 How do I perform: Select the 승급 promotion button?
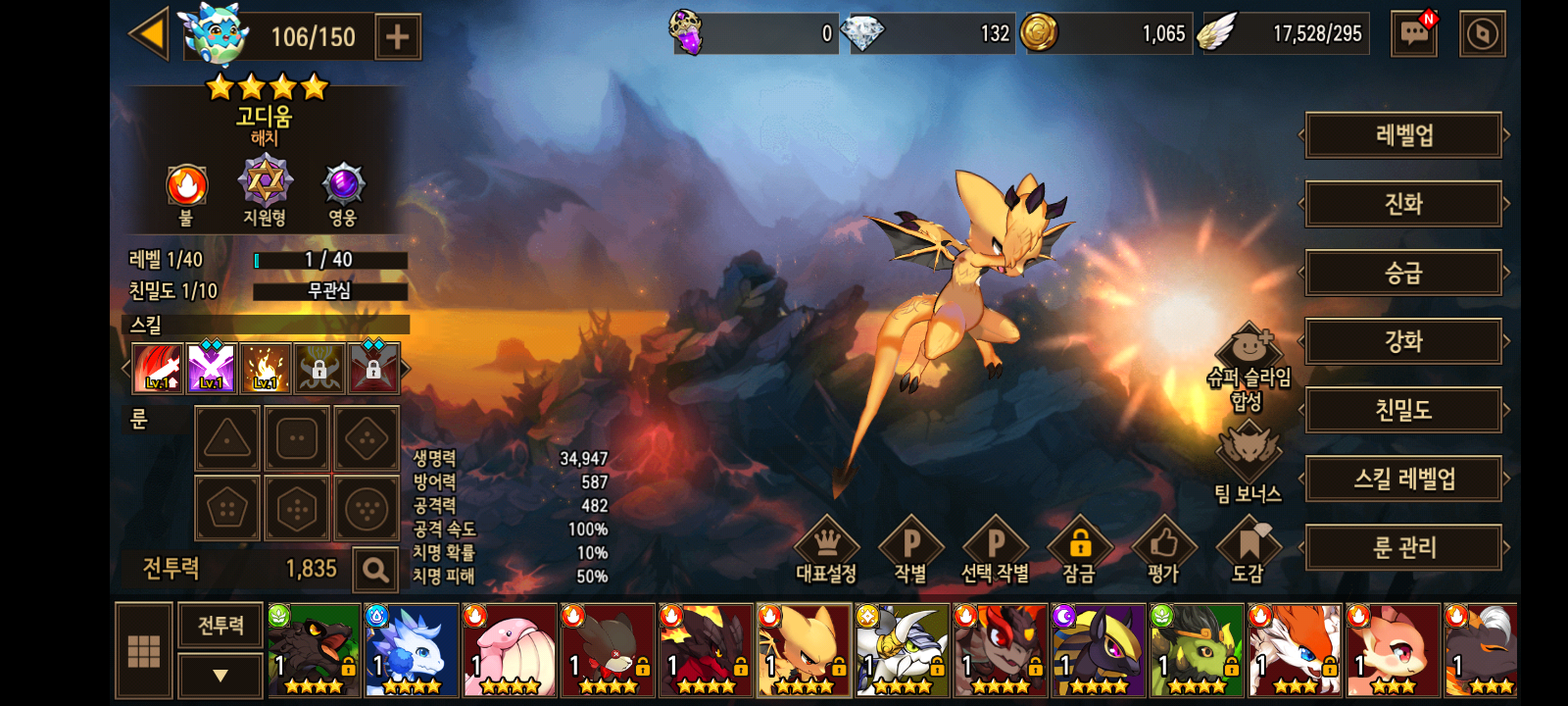coord(1403,273)
